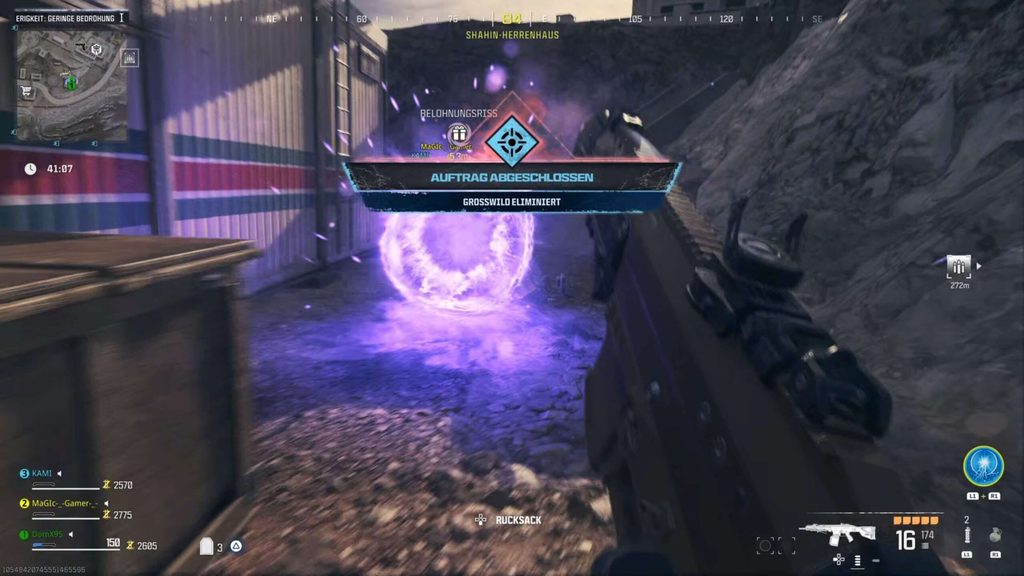Click the boxed crate icon beside minimap
This screenshot has height=576, width=1024.
[130, 58]
